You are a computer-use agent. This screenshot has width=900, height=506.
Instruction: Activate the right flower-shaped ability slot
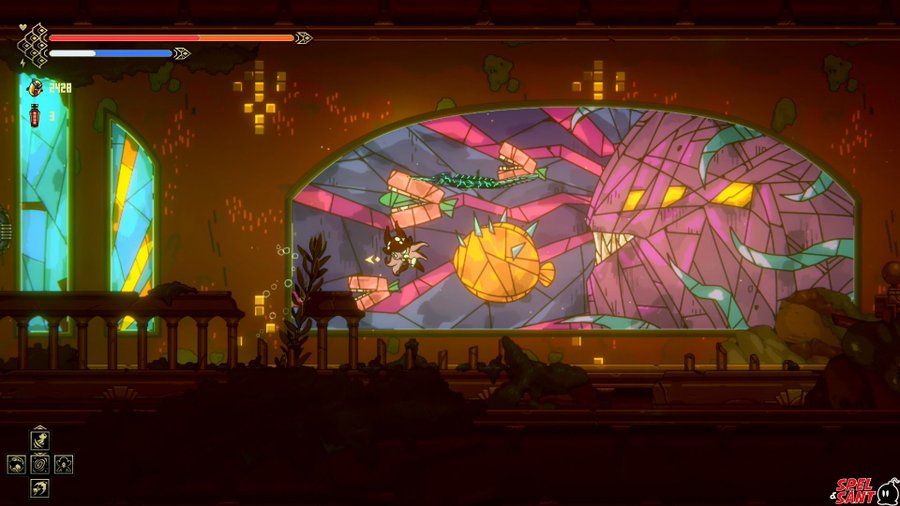63,464
